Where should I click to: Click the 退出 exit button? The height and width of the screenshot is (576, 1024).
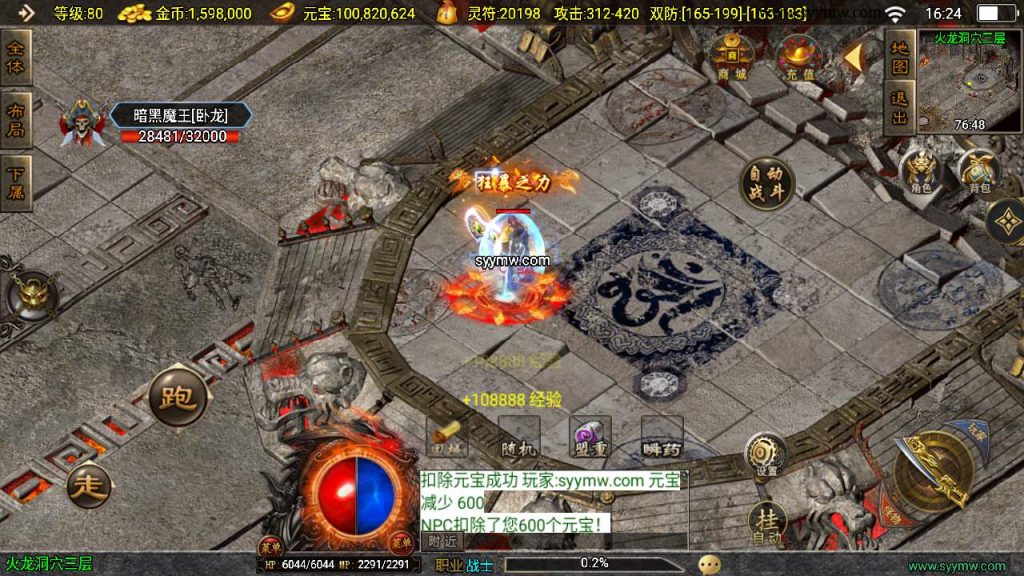[x=900, y=109]
